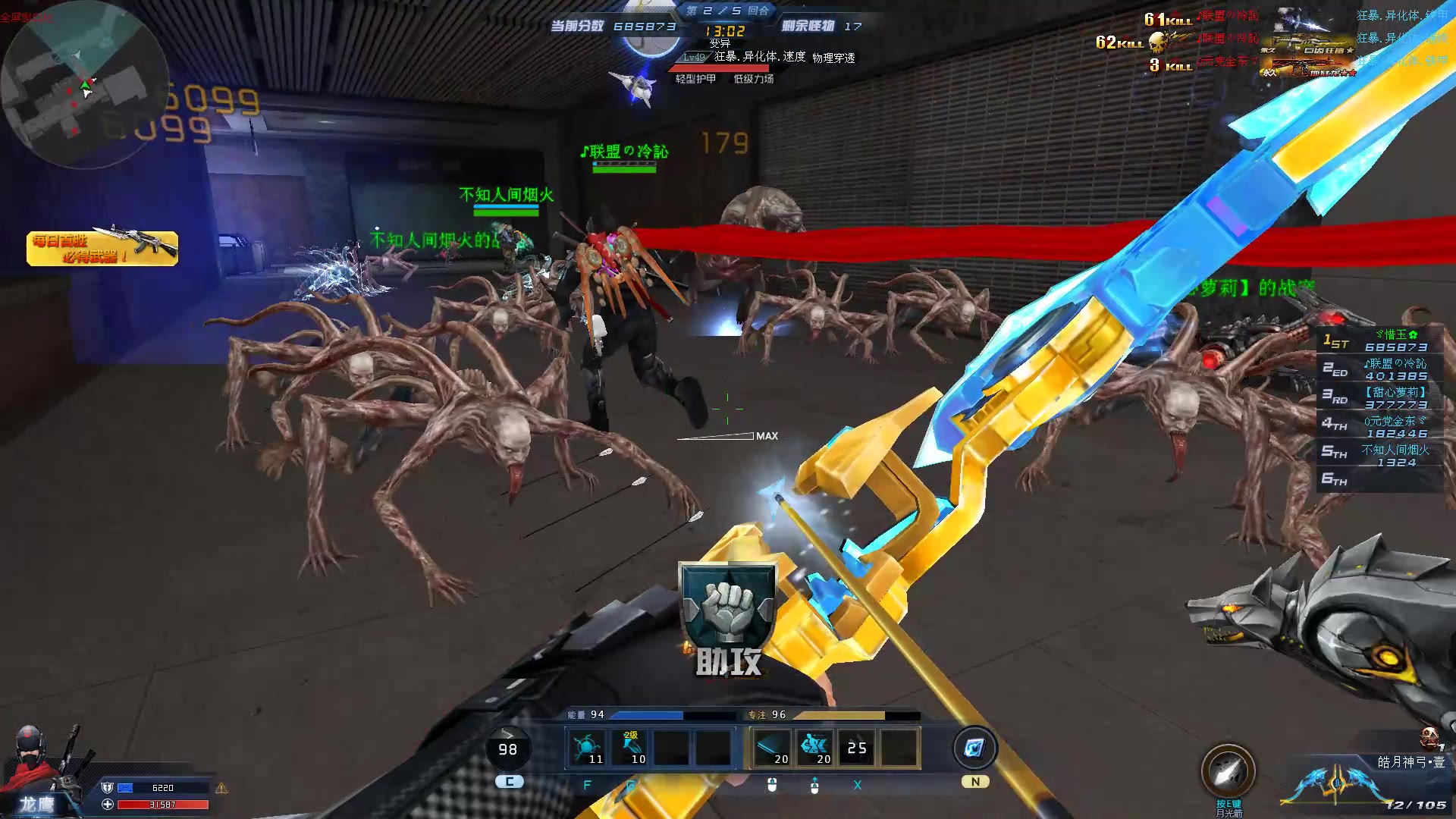Select first-place player 惜玉 in ranking
This screenshot has height=819, width=1456.
coord(1380,340)
